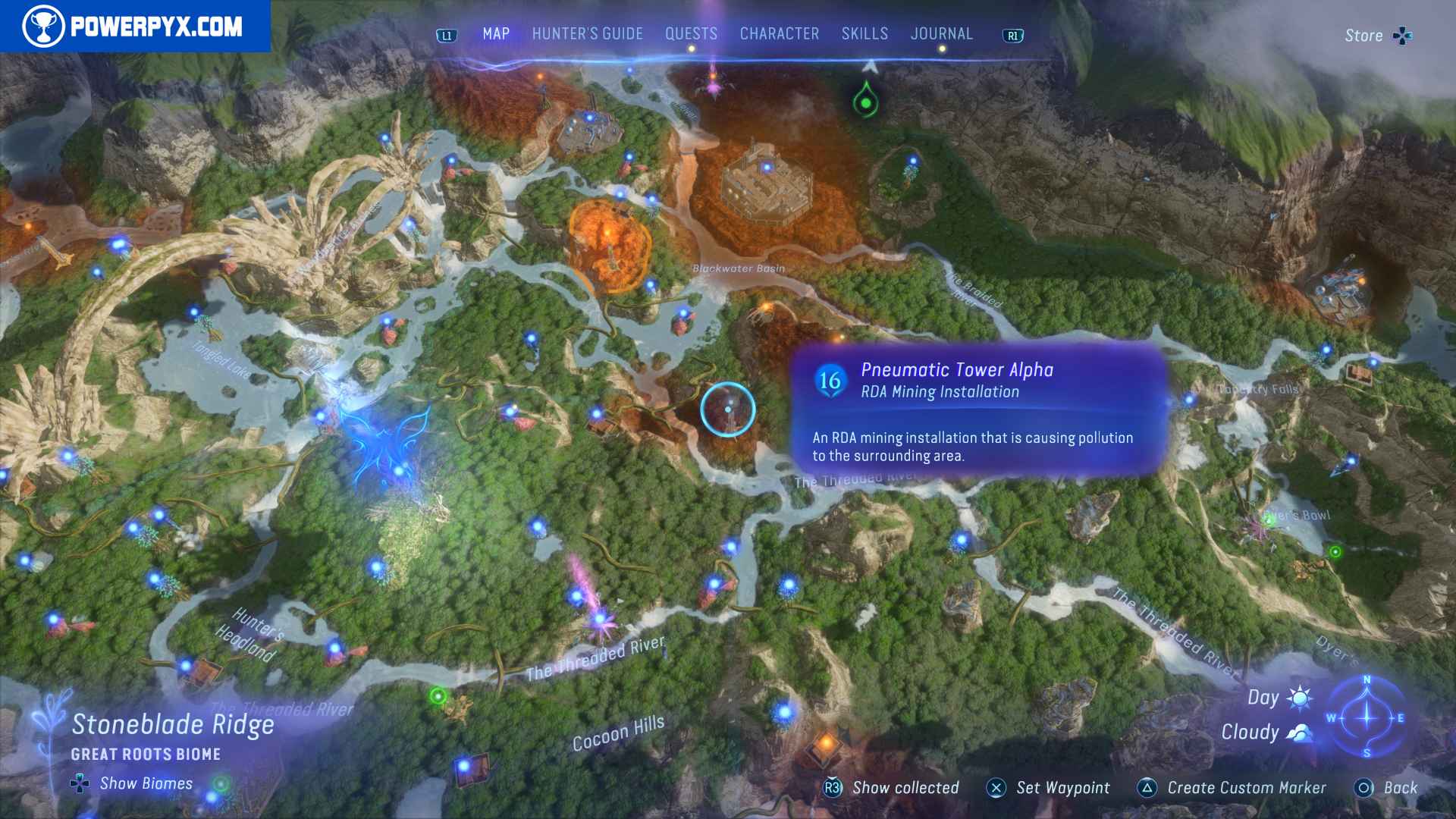Click the green objective marker near map top

pos(865,99)
